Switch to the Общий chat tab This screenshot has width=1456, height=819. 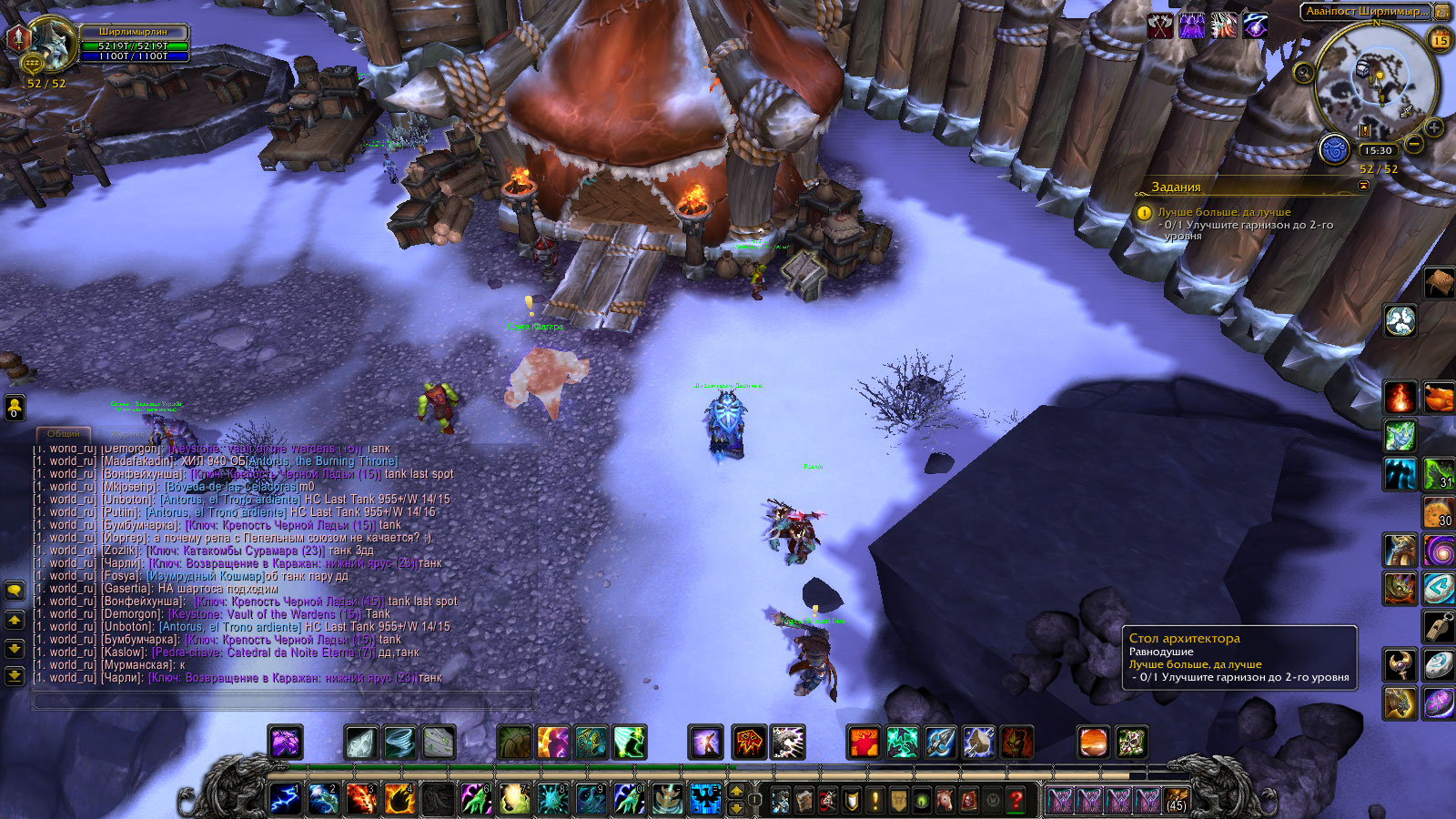point(64,434)
